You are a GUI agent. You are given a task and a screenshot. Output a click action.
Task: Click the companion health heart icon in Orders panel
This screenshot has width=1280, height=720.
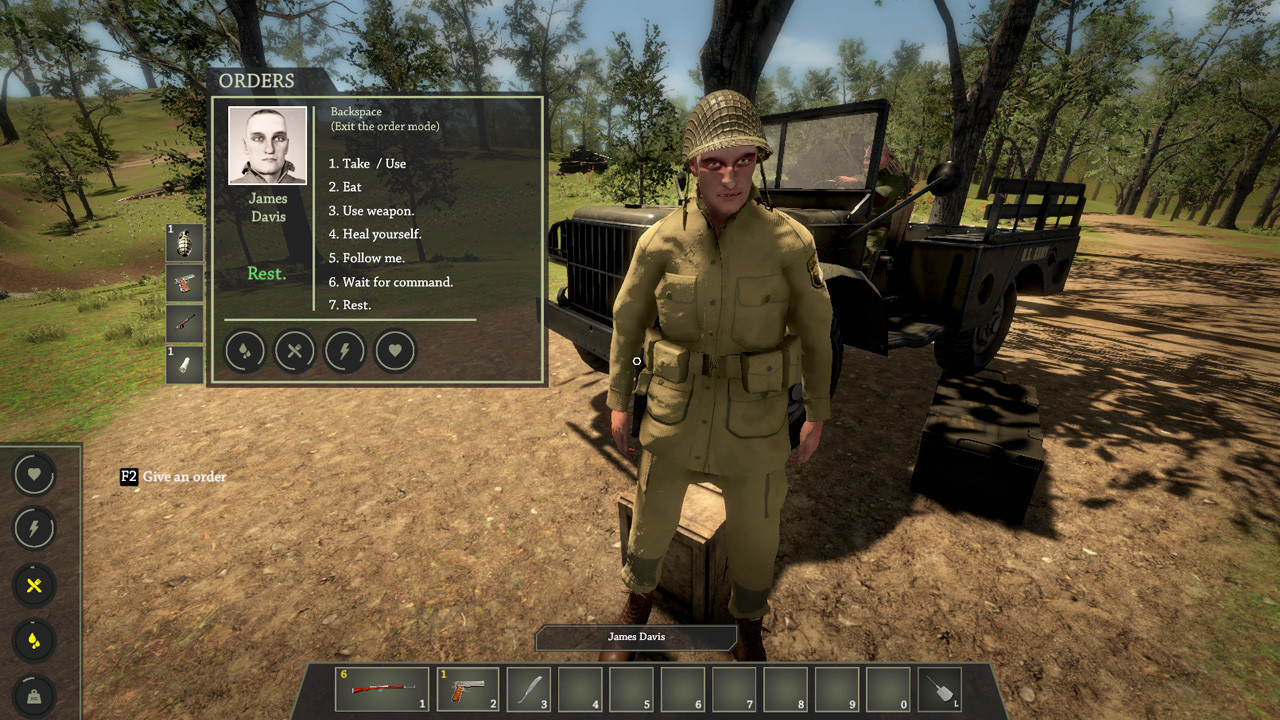(x=394, y=351)
